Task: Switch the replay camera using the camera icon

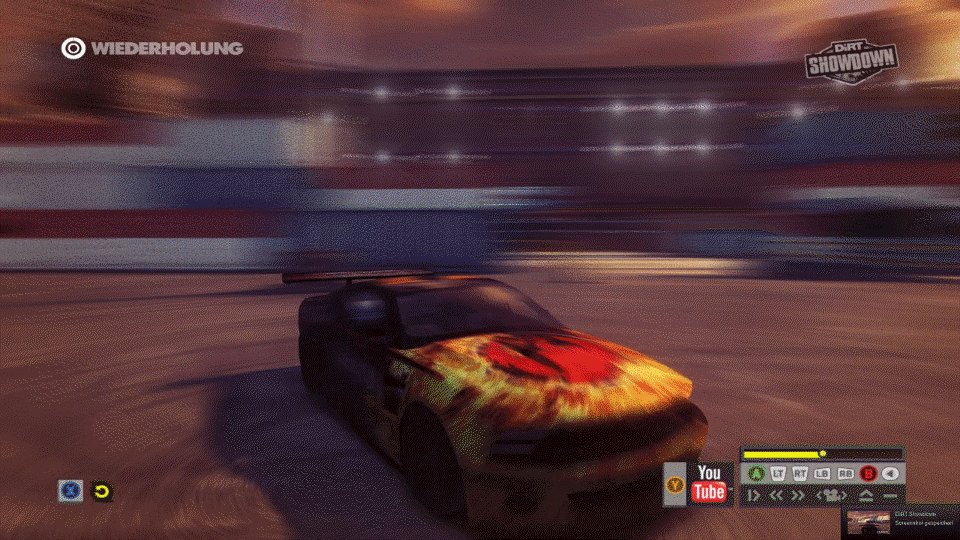Action: [832, 495]
